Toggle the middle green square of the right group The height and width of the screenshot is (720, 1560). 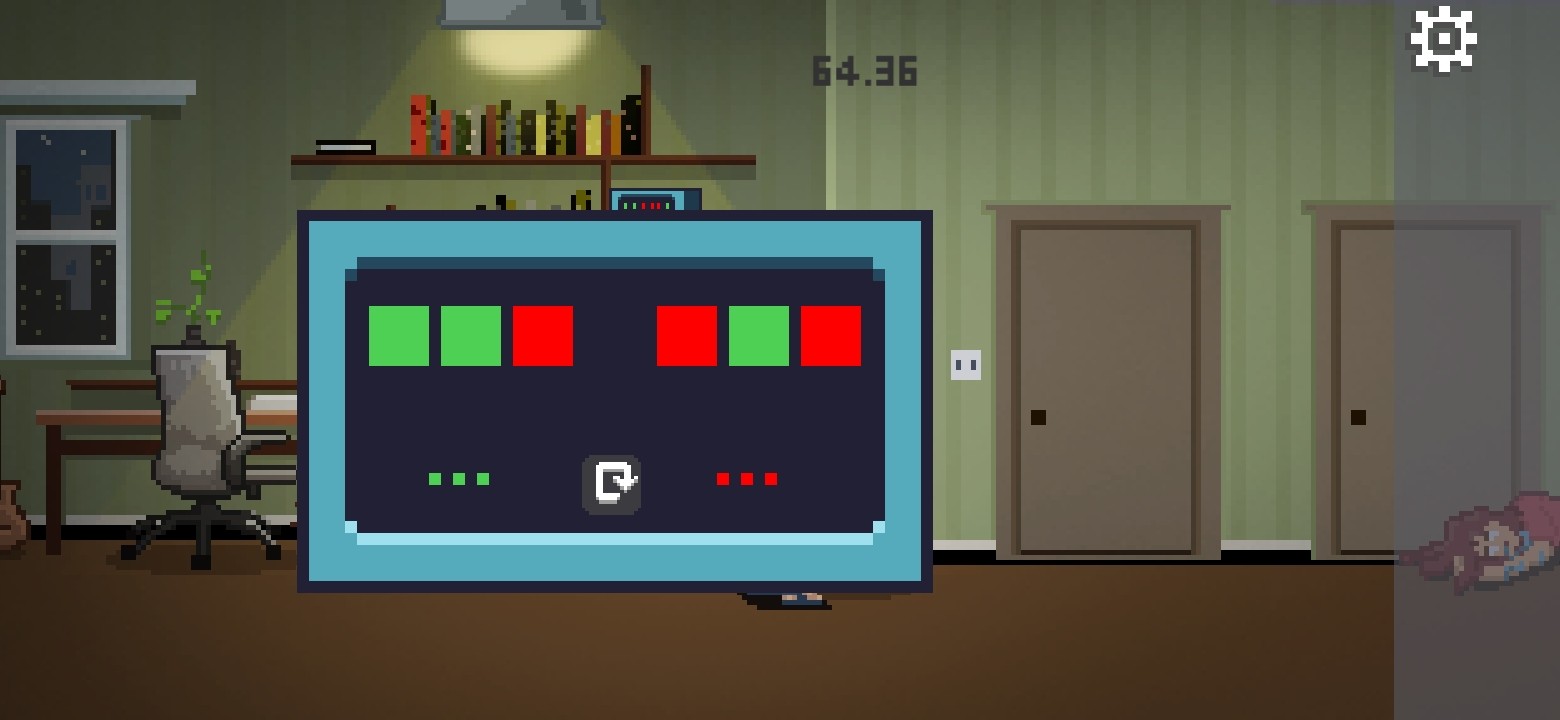coord(759,336)
